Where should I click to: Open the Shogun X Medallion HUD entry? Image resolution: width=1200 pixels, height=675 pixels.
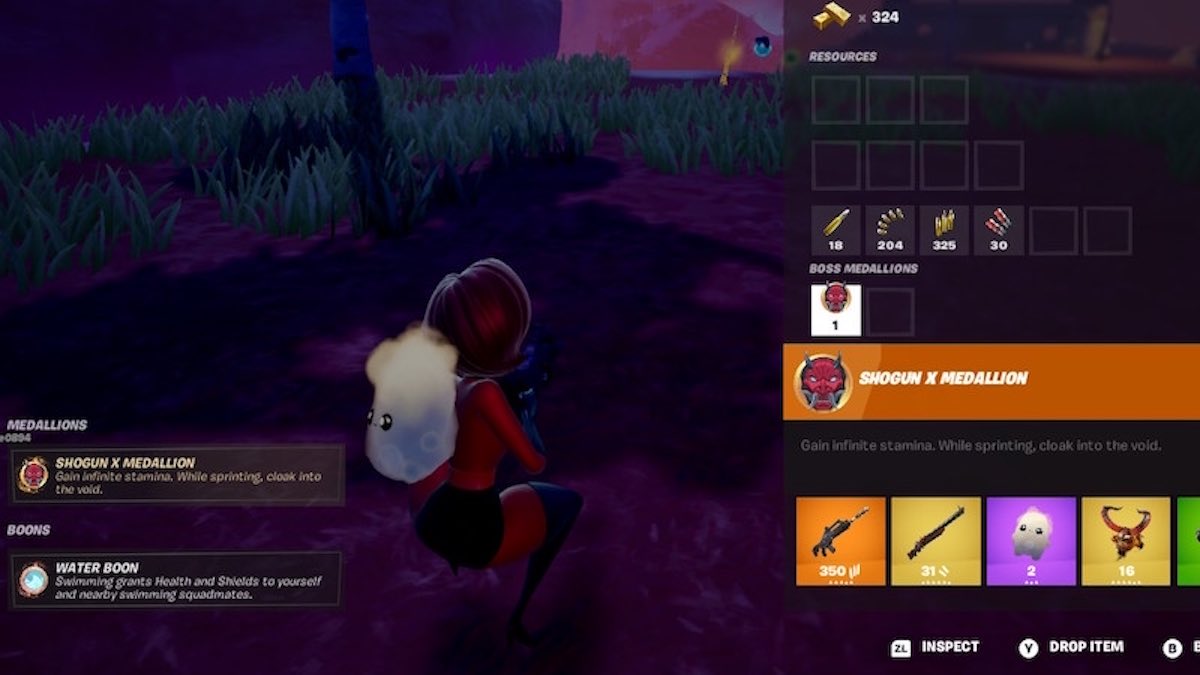(x=178, y=475)
